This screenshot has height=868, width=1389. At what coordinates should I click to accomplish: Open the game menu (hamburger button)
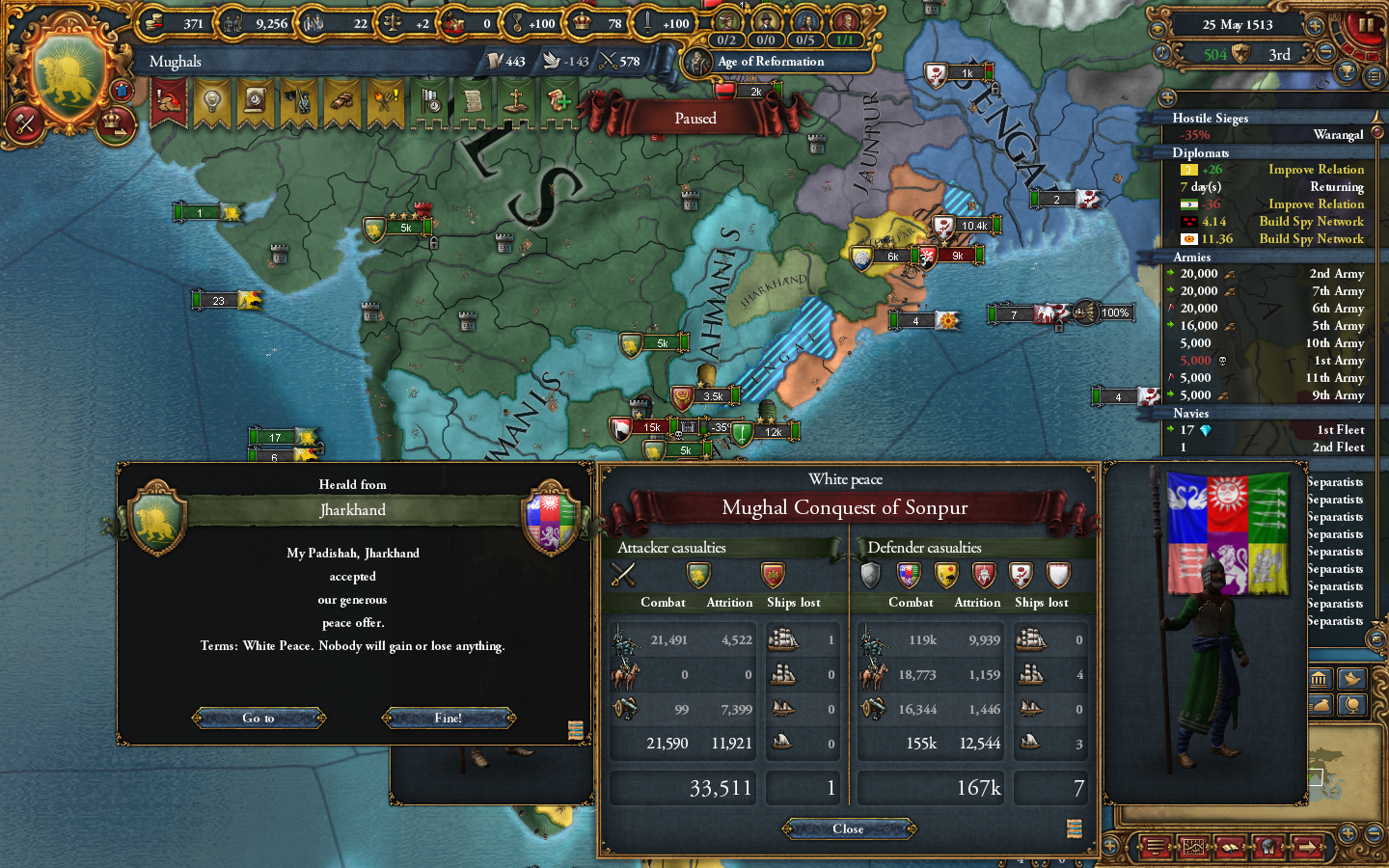click(1156, 846)
